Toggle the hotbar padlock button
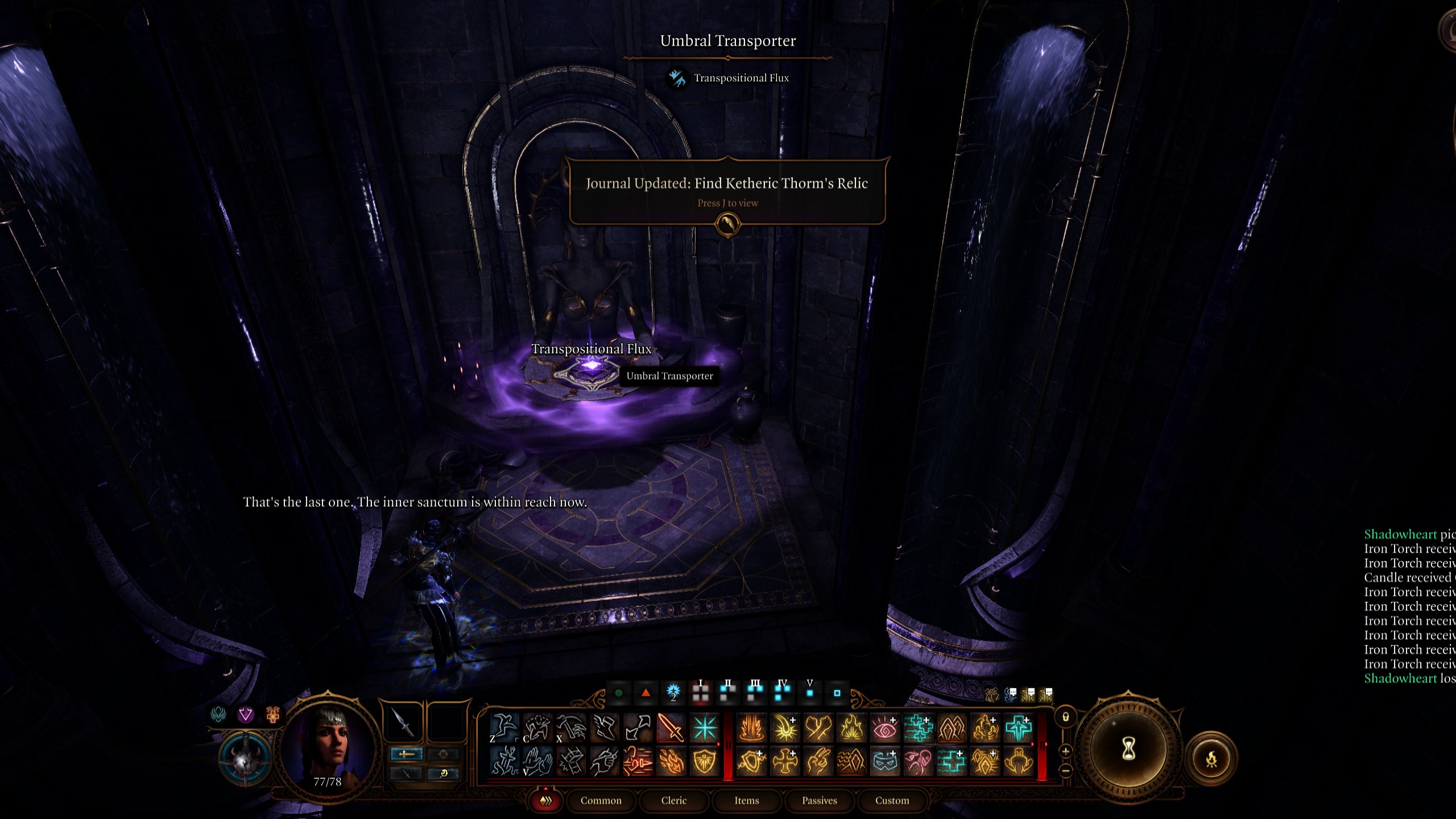The height and width of the screenshot is (819, 1456). [x=1066, y=718]
